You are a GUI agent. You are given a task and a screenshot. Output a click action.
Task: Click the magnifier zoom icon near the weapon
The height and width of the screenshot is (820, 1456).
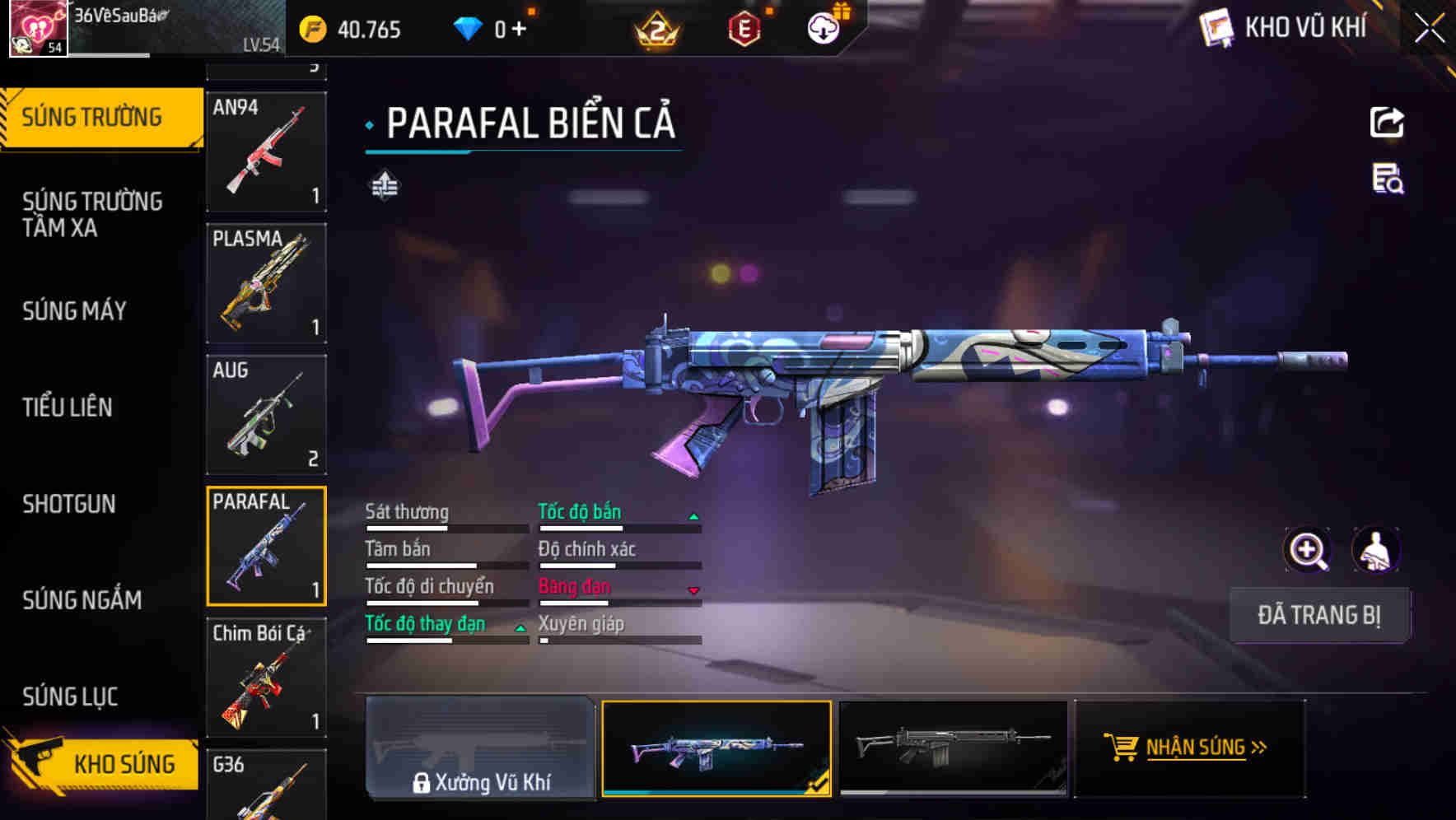[x=1308, y=550]
